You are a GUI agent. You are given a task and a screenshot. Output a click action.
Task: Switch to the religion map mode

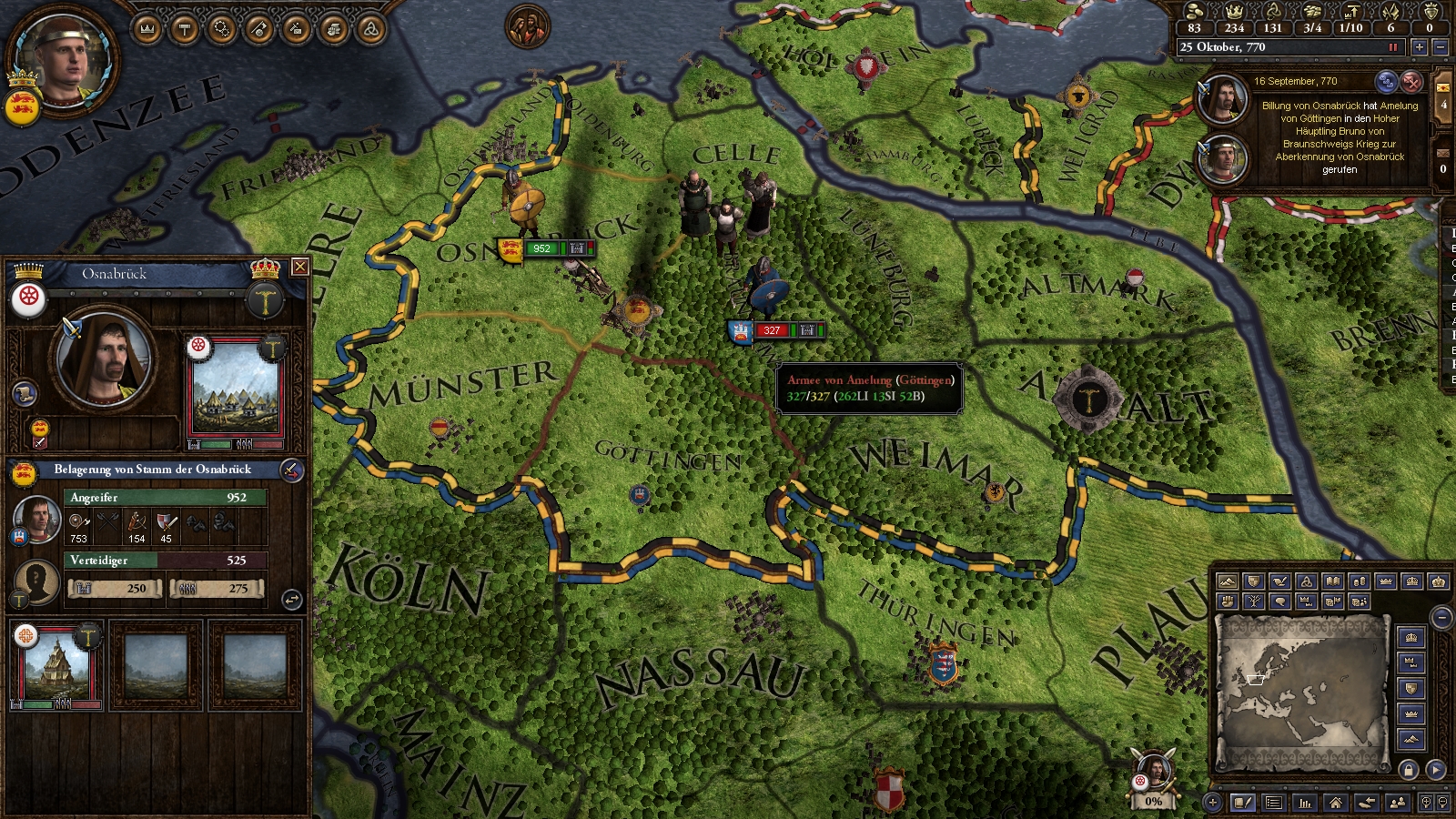click(1307, 581)
